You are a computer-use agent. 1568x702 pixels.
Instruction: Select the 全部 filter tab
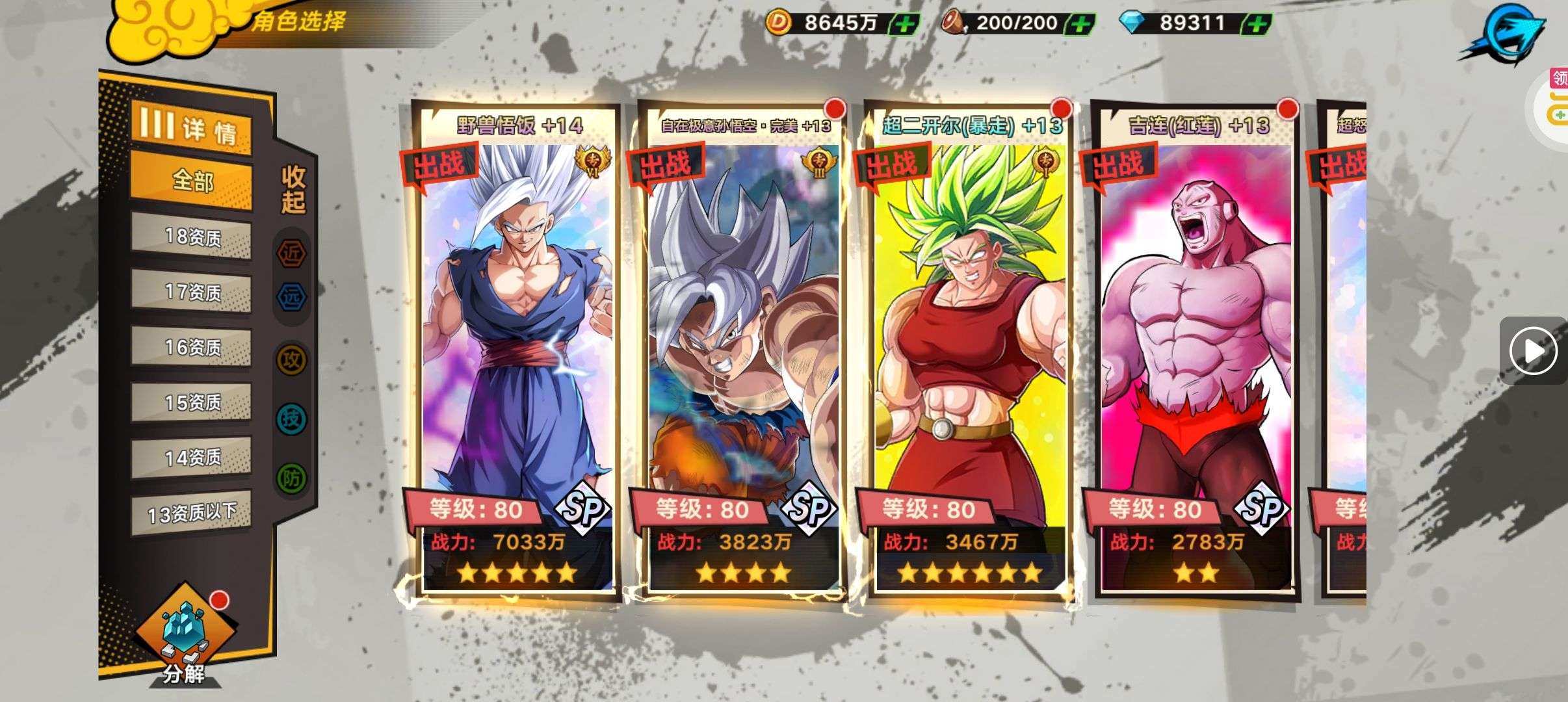(x=192, y=181)
